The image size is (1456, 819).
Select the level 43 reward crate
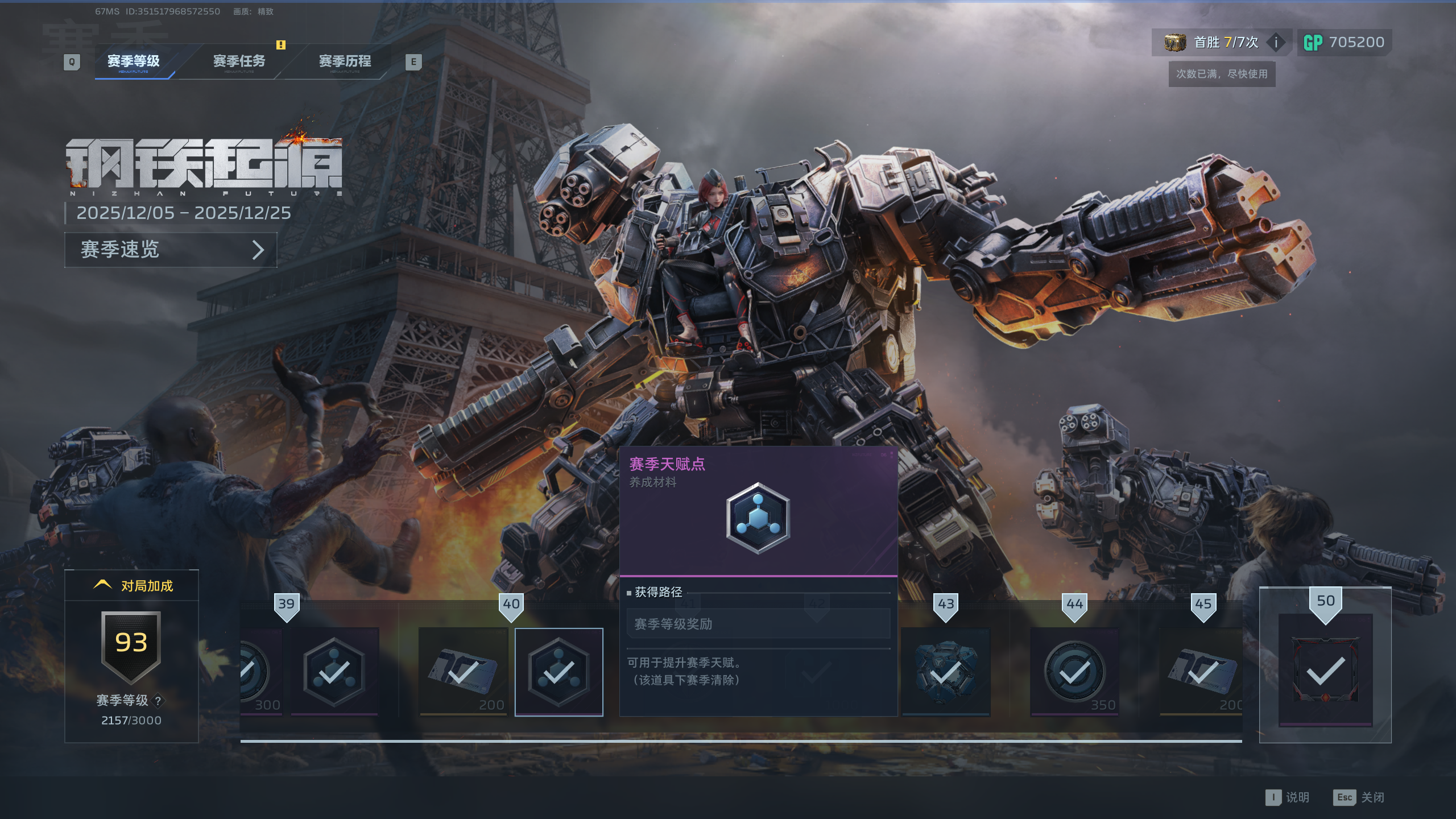point(945,672)
